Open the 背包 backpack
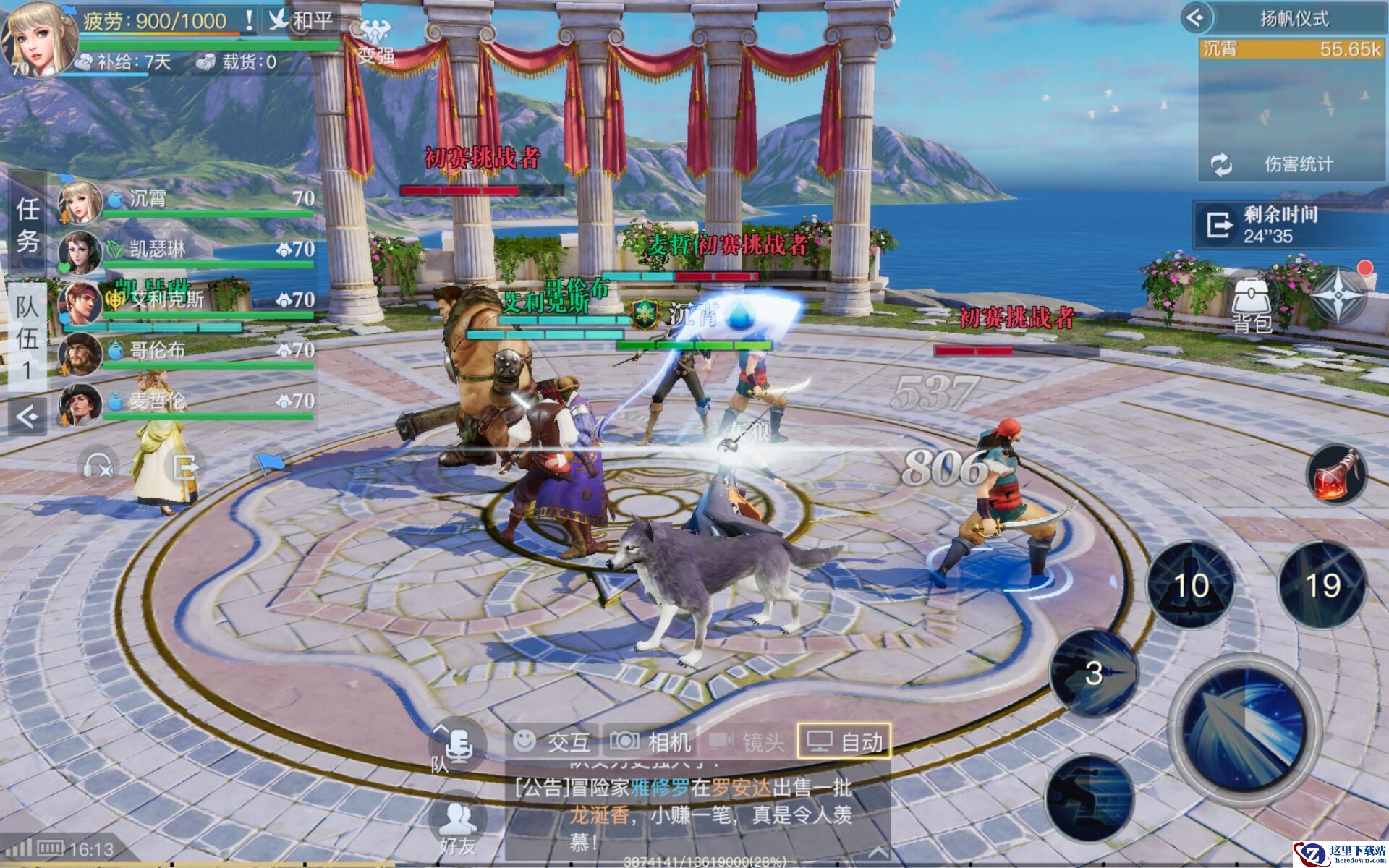The width and height of the screenshot is (1389, 868). (1252, 305)
